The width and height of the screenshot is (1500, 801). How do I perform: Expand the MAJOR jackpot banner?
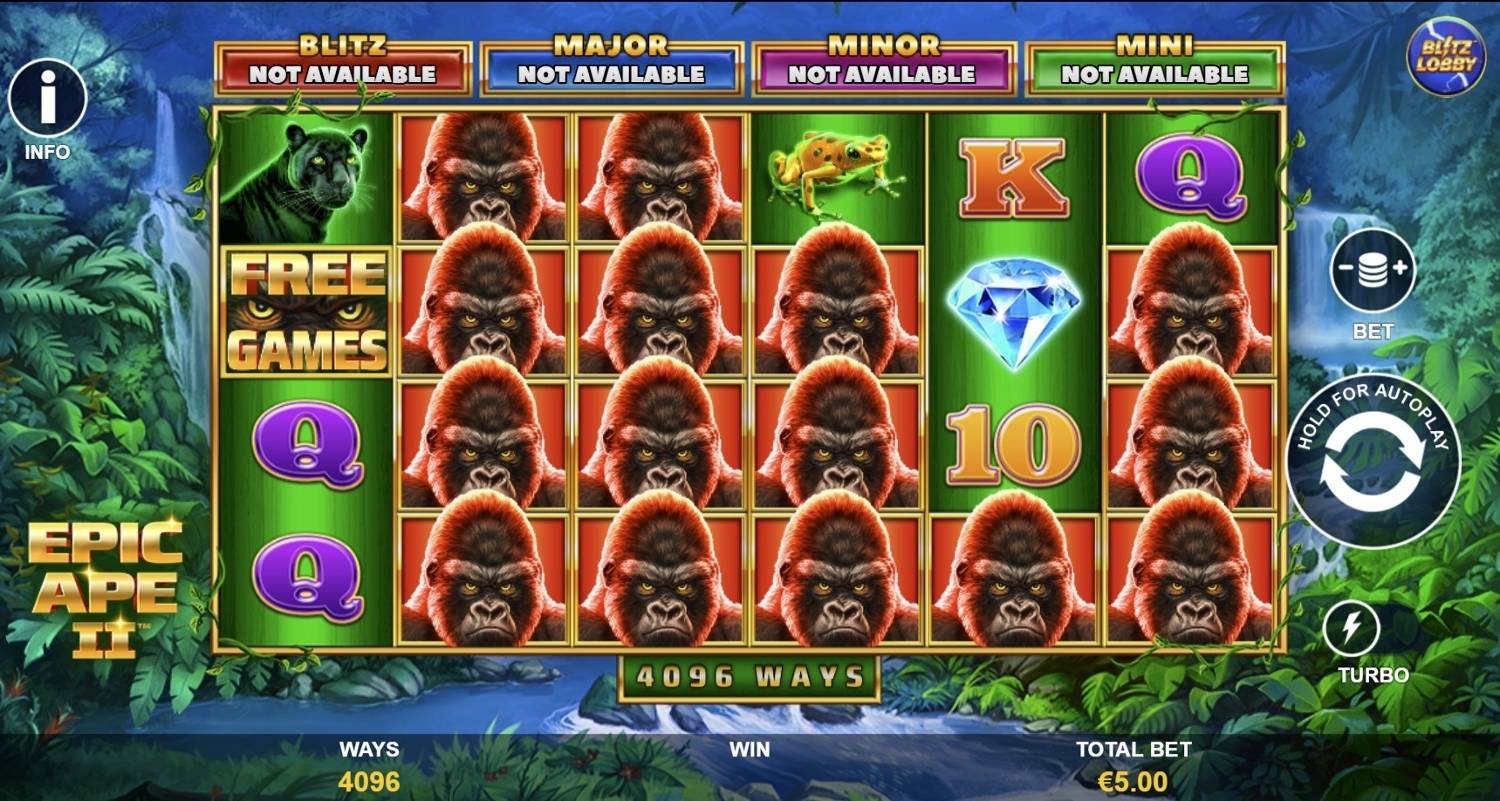(x=612, y=62)
